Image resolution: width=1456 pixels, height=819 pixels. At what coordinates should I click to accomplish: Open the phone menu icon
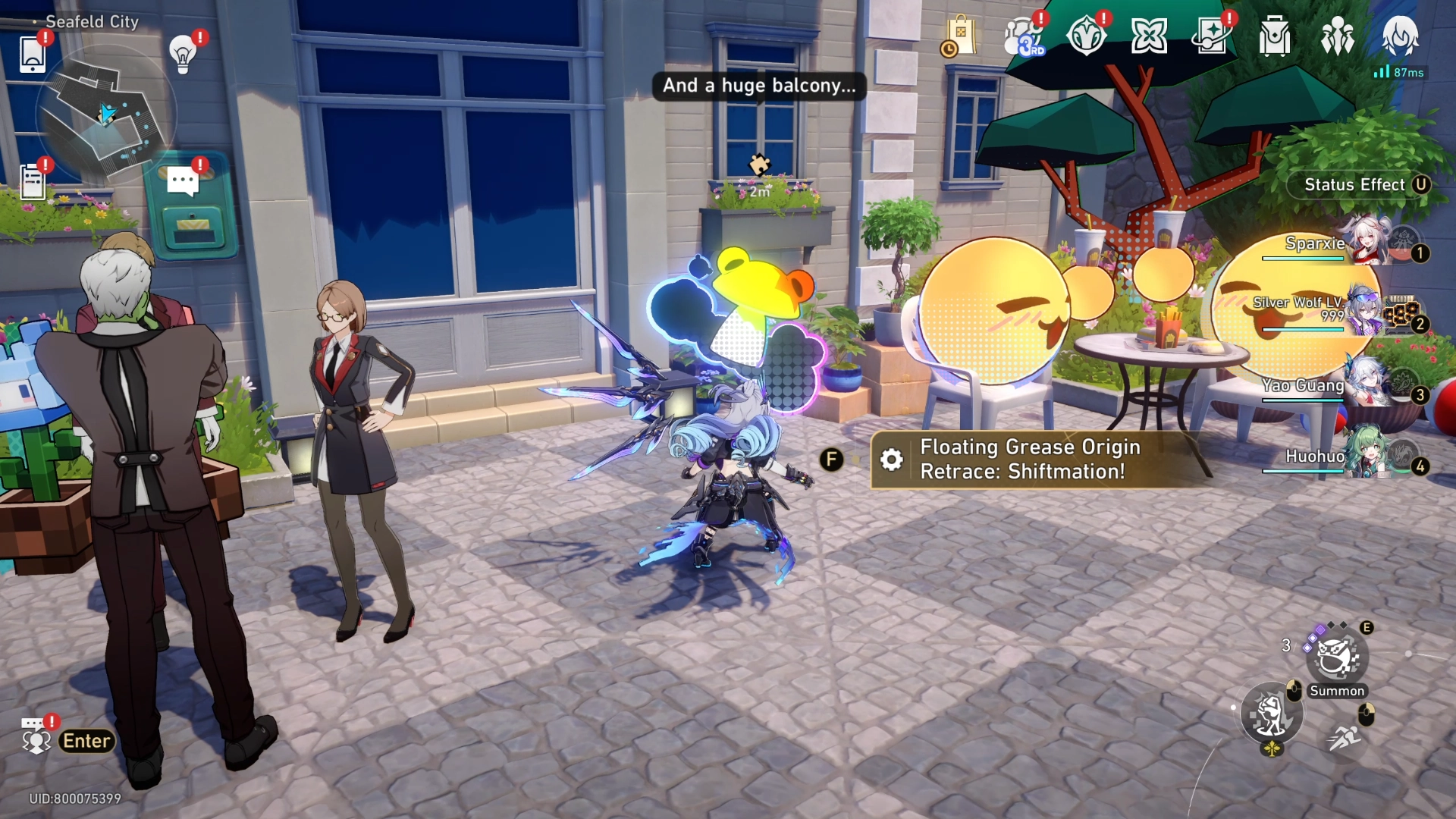pyautogui.click(x=32, y=54)
